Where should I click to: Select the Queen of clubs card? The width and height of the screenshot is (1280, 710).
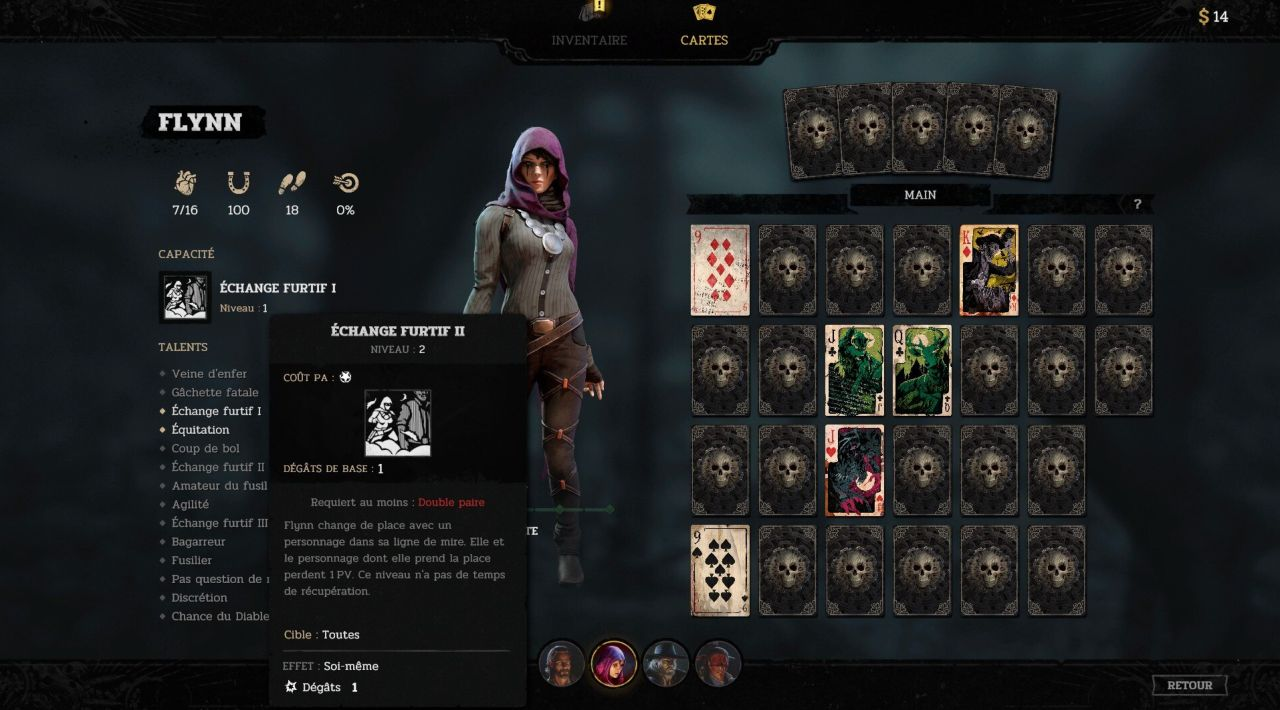point(921,370)
